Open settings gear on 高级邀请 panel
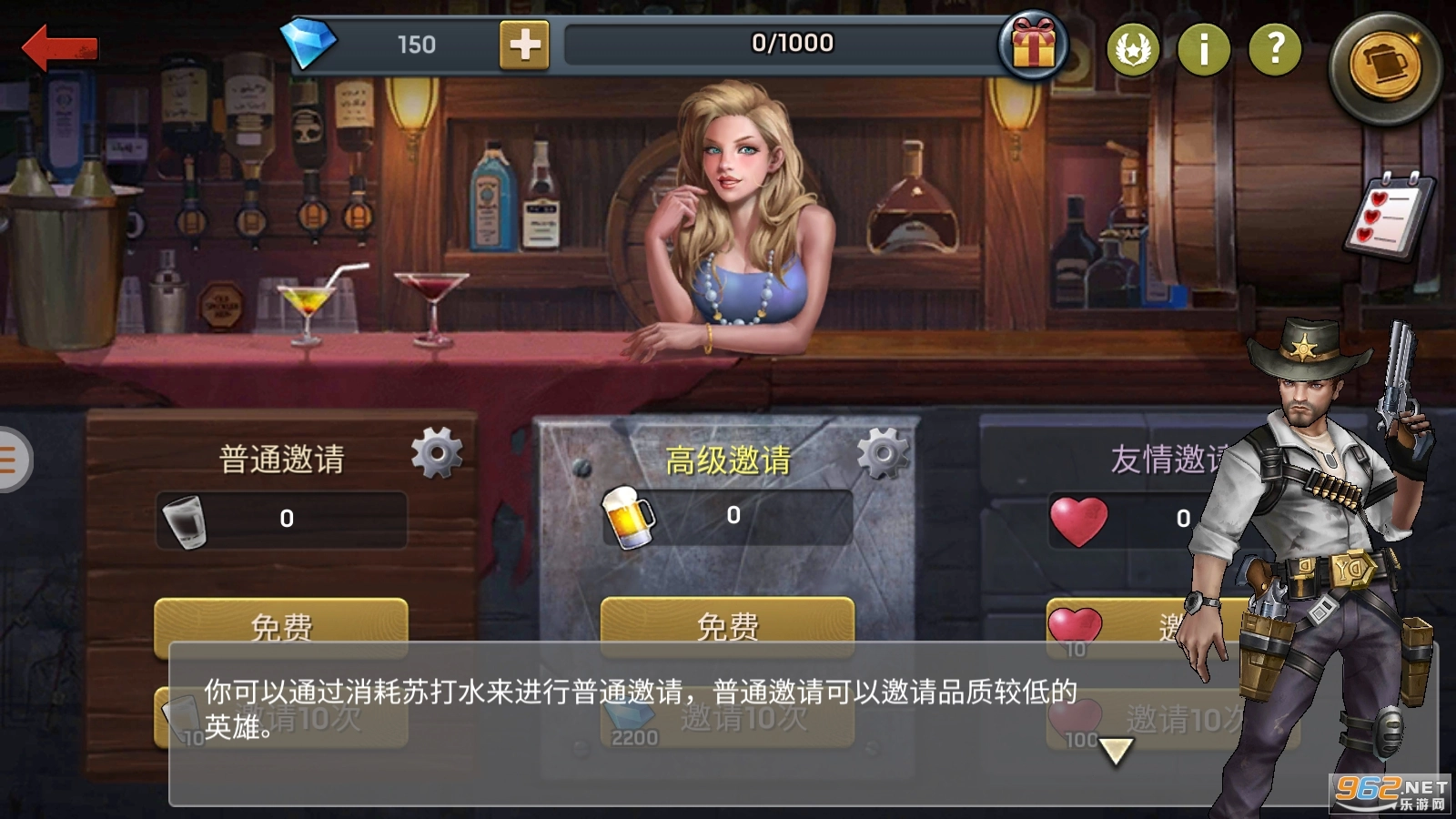 pos(882,450)
